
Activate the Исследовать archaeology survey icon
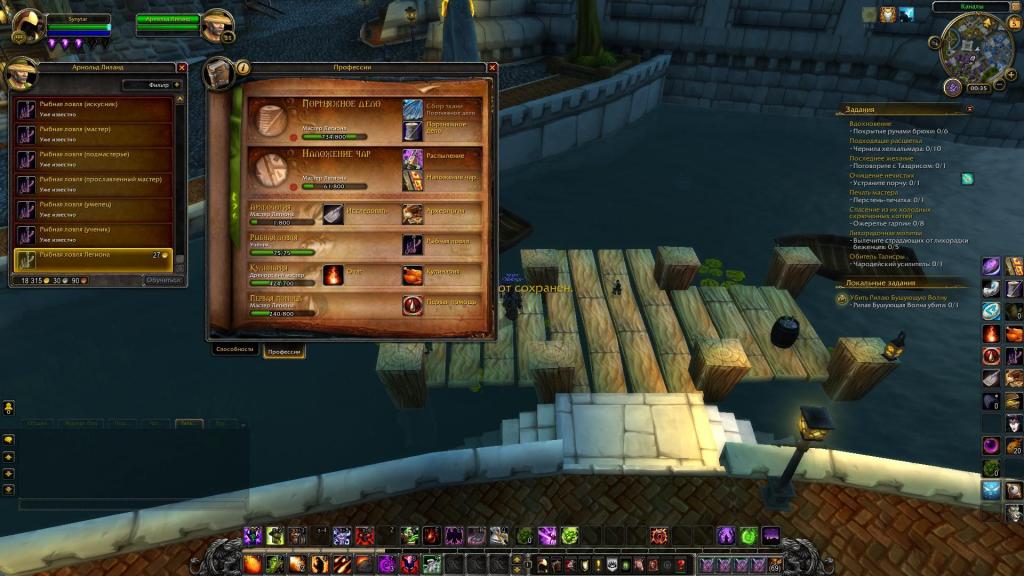(x=334, y=213)
